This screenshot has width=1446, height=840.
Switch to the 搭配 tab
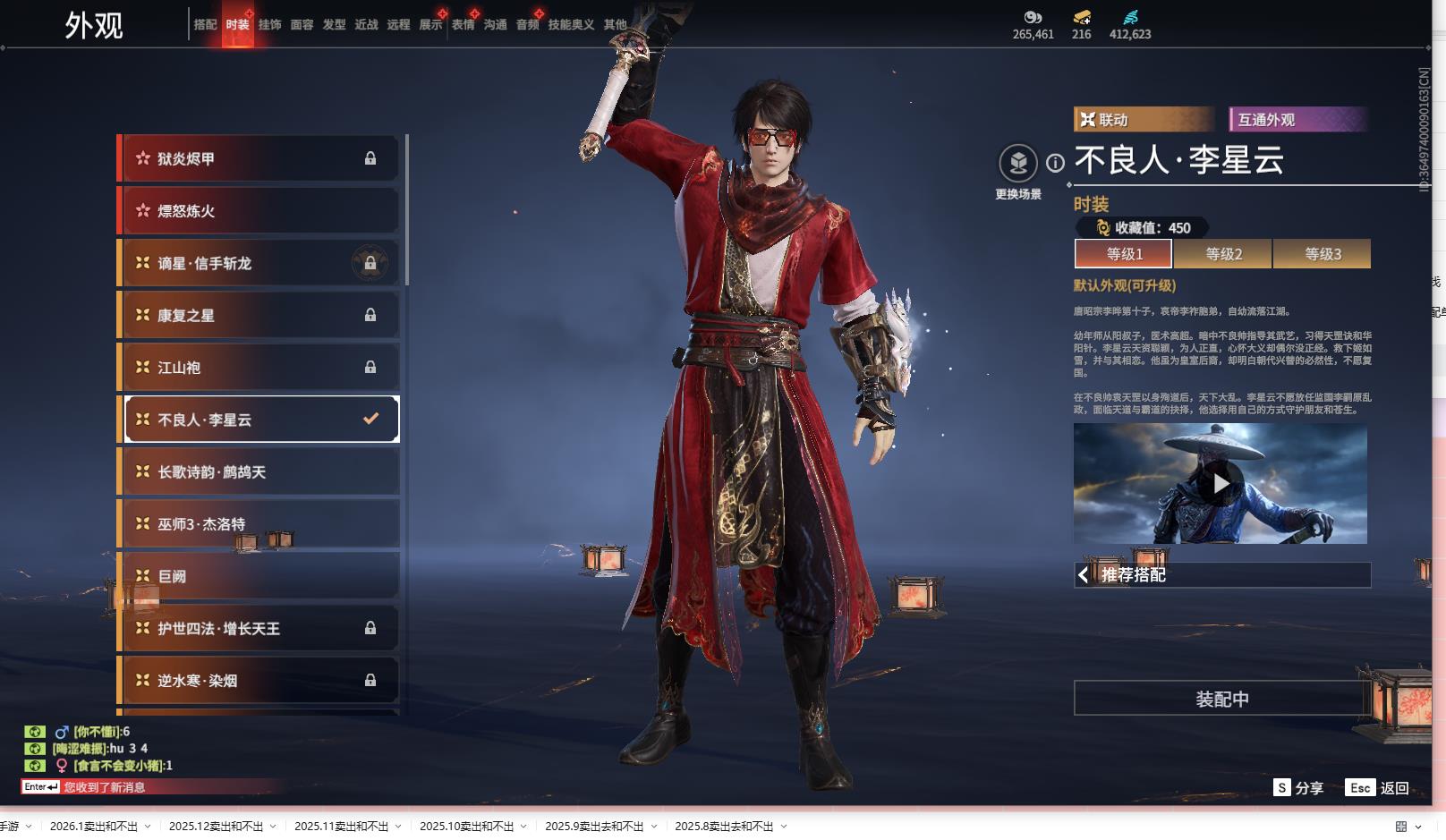205,25
